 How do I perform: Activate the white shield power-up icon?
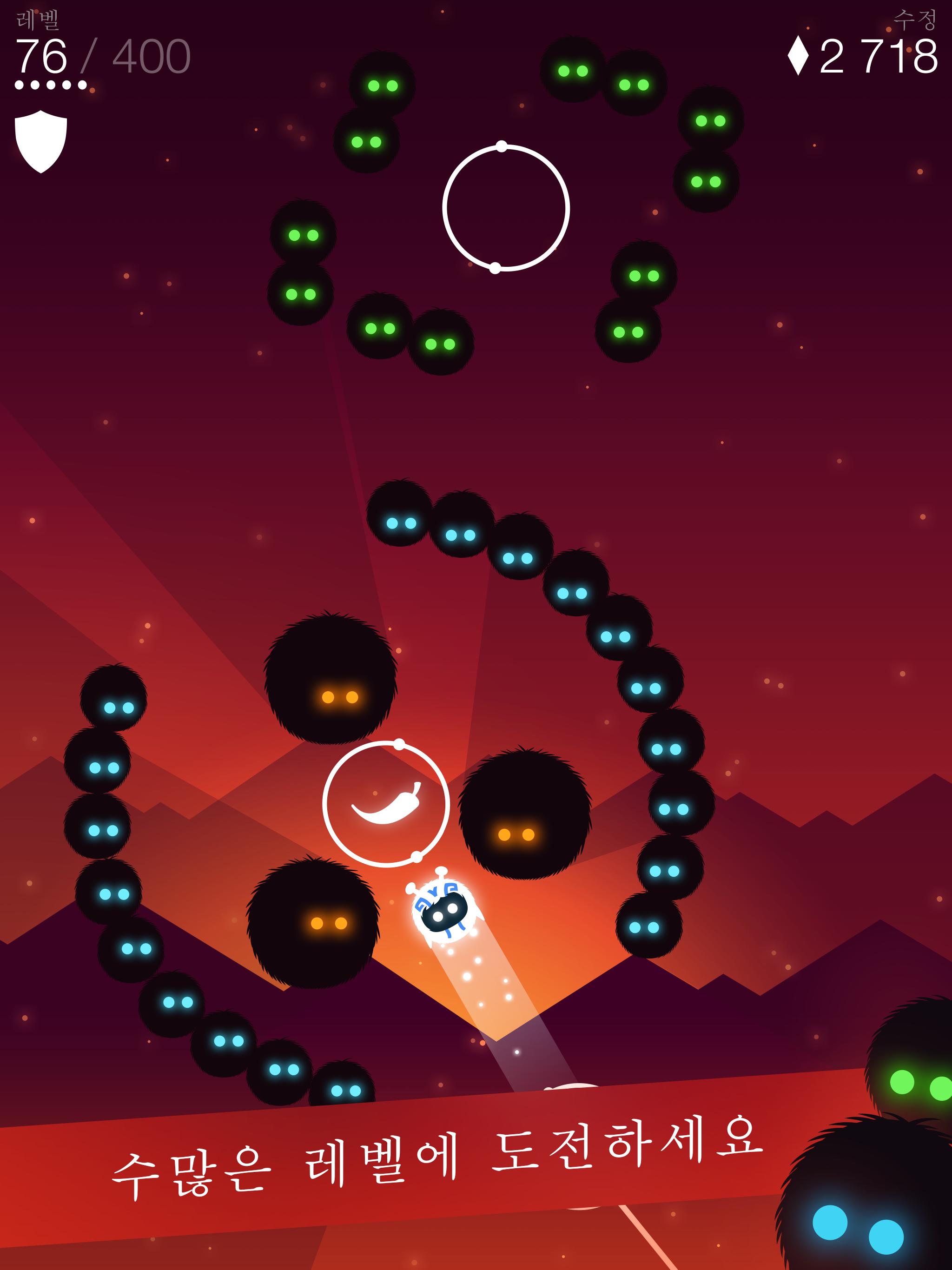pyautogui.click(x=41, y=140)
